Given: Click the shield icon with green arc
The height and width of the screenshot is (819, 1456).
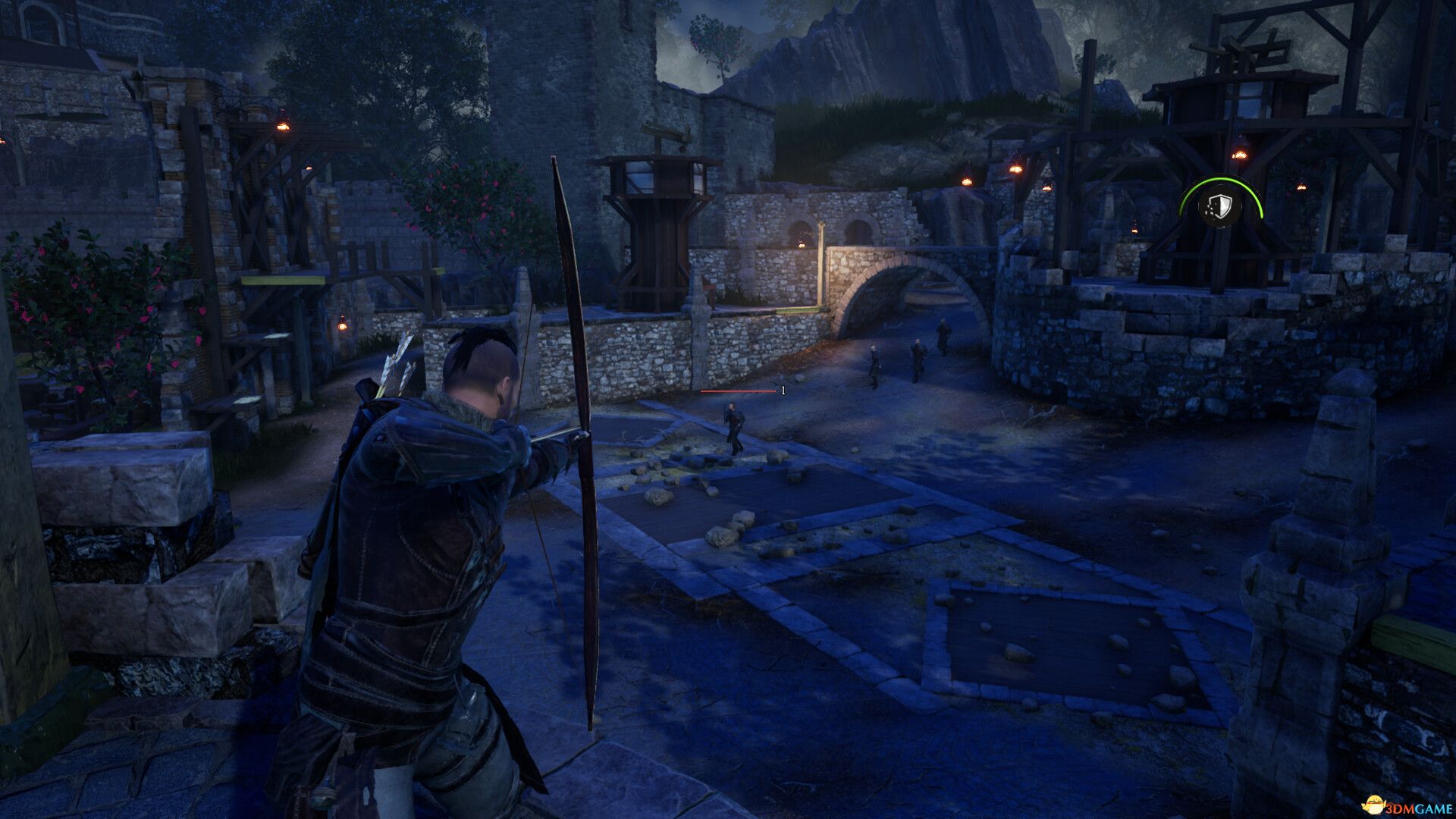Looking at the screenshot, I should point(1216,206).
